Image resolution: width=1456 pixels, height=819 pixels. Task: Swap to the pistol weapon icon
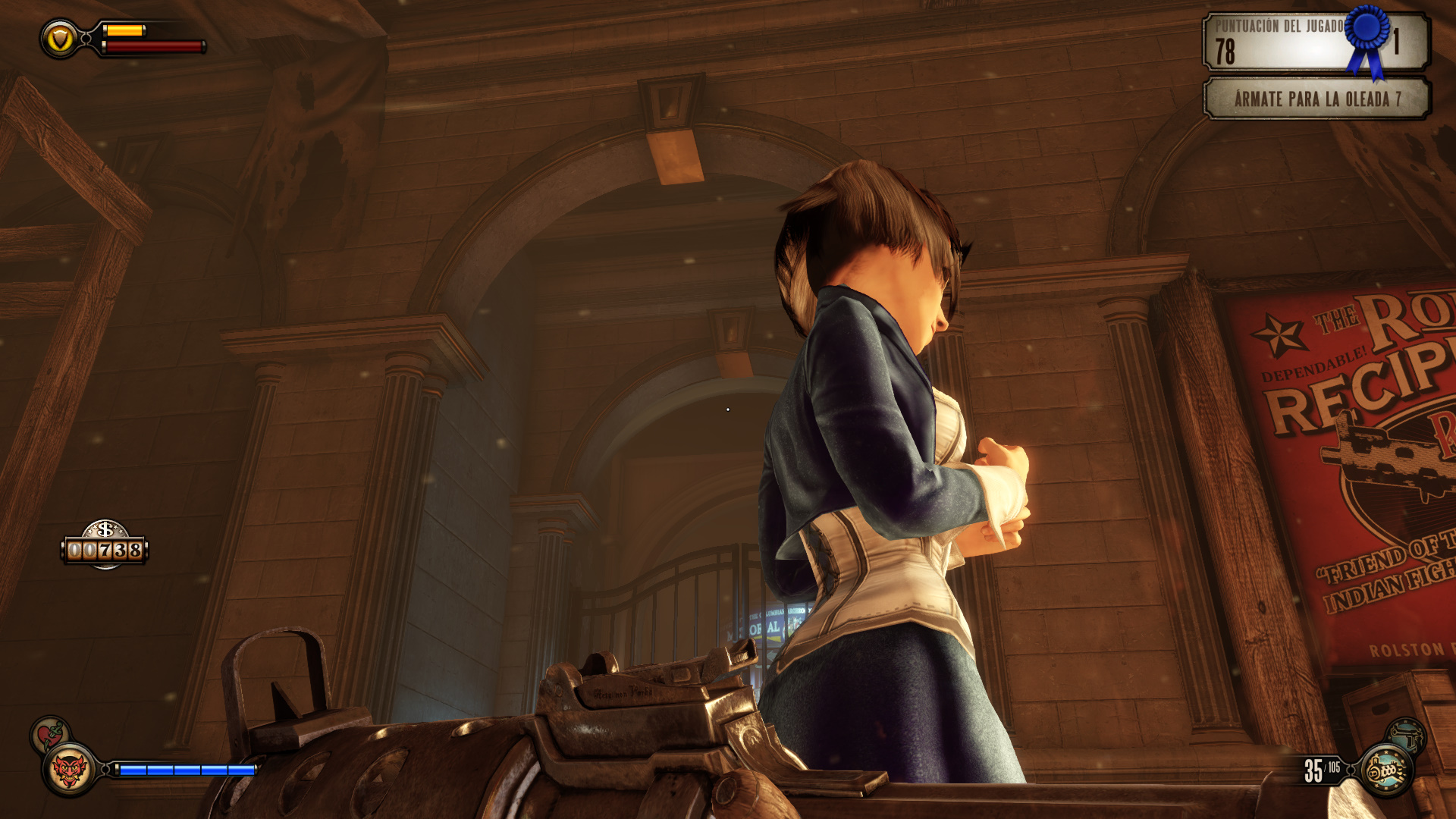[1407, 734]
